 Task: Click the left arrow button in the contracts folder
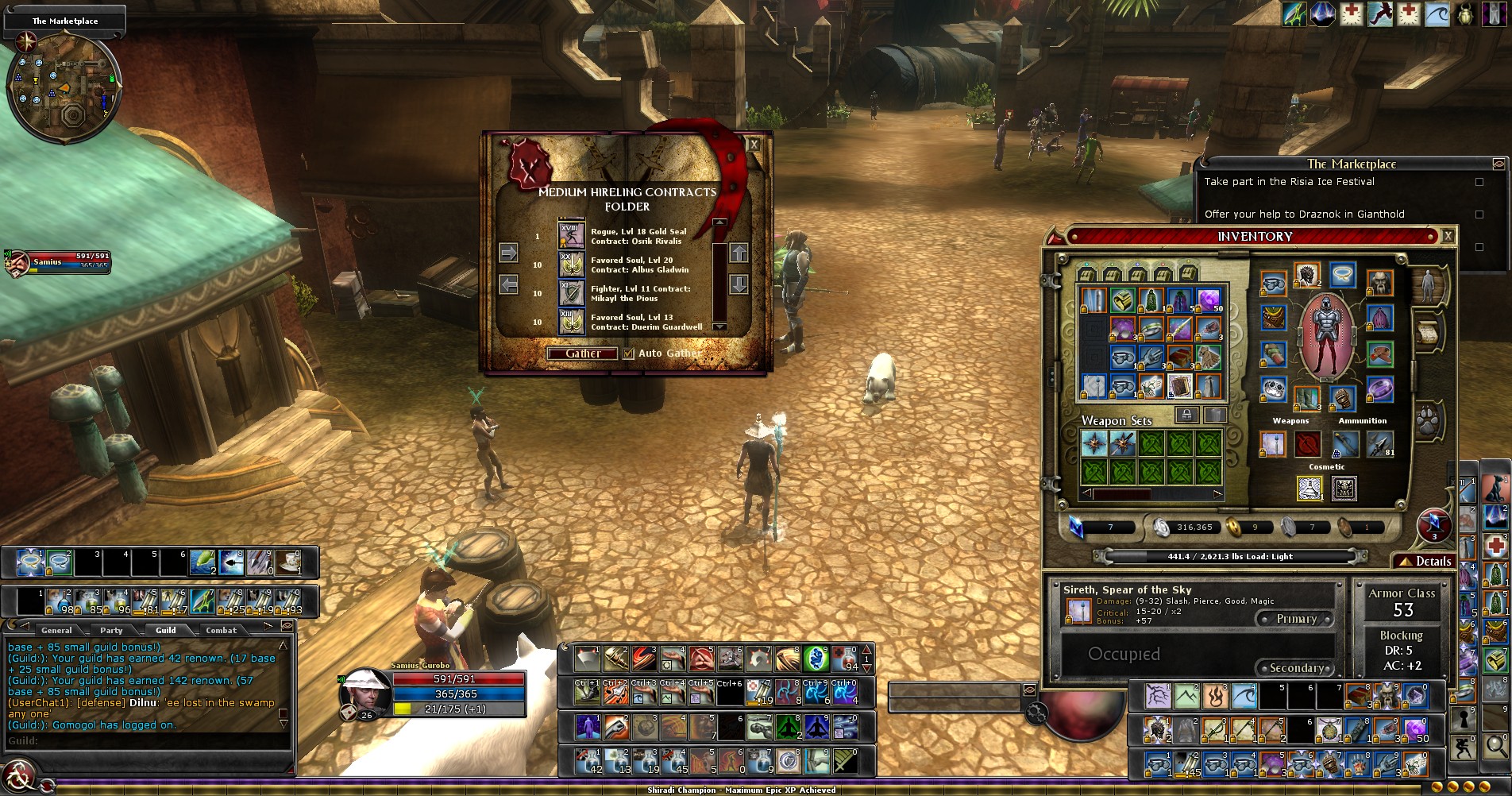[x=509, y=284]
